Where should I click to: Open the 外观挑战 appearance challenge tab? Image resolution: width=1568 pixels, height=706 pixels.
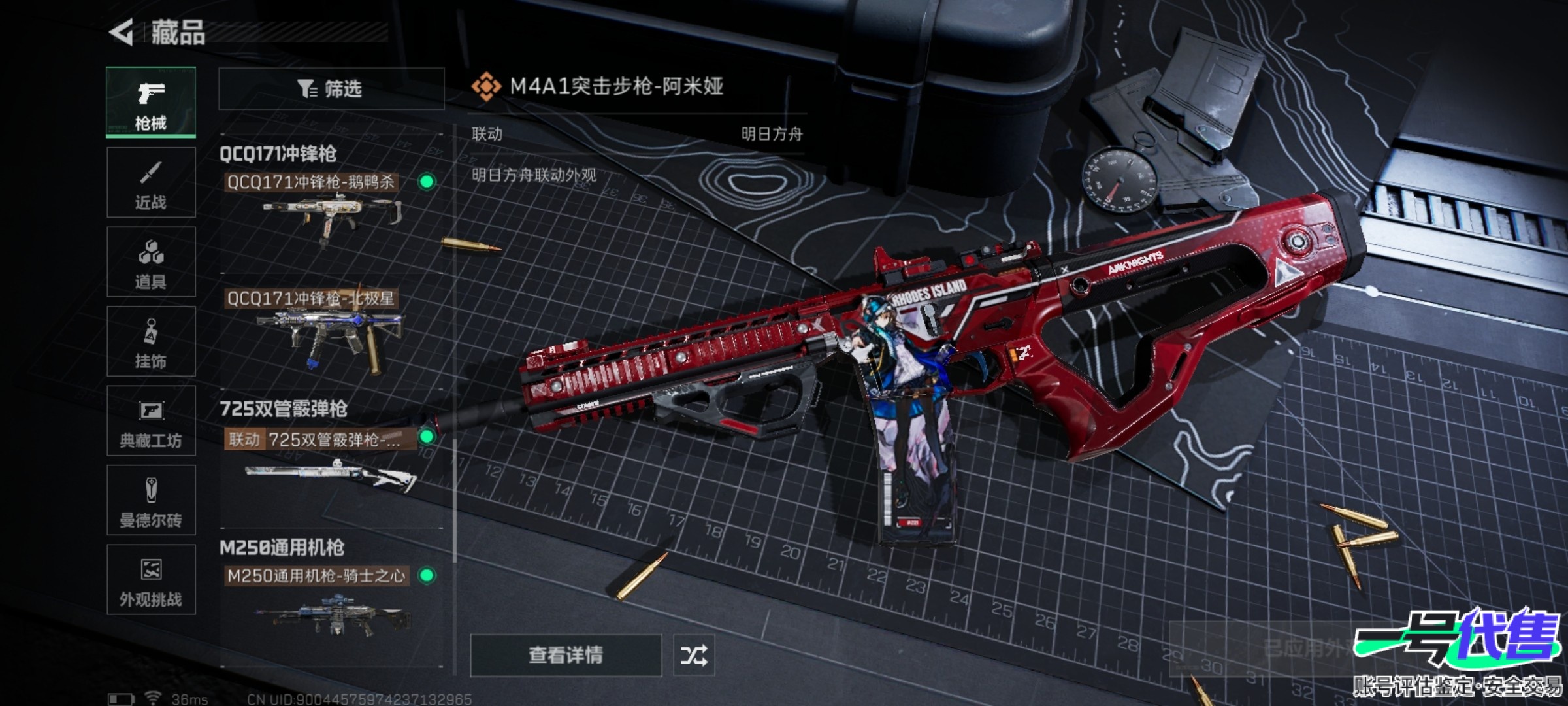tap(151, 580)
